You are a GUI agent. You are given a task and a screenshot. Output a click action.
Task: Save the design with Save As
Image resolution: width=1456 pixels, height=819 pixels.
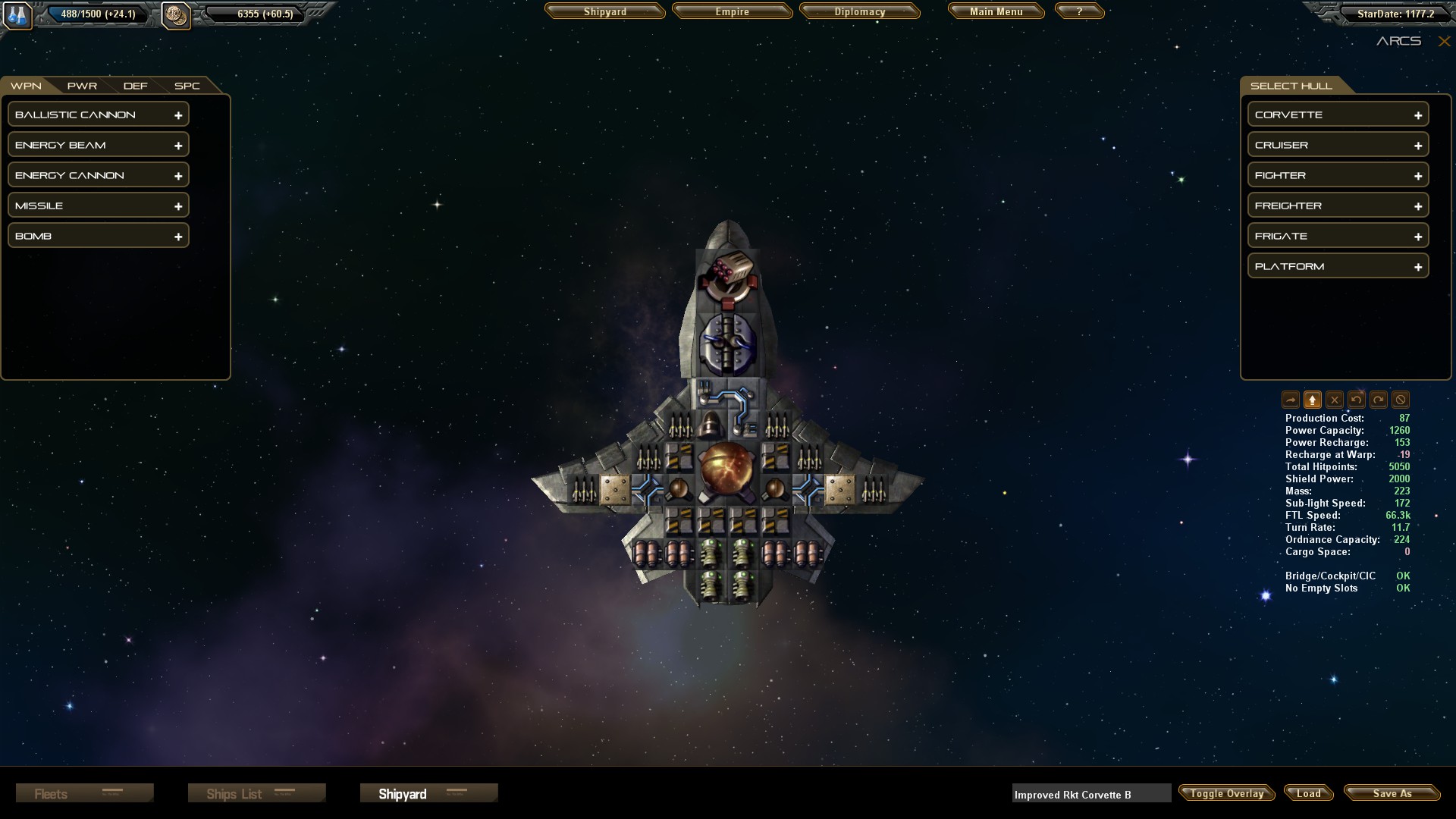coord(1392,793)
